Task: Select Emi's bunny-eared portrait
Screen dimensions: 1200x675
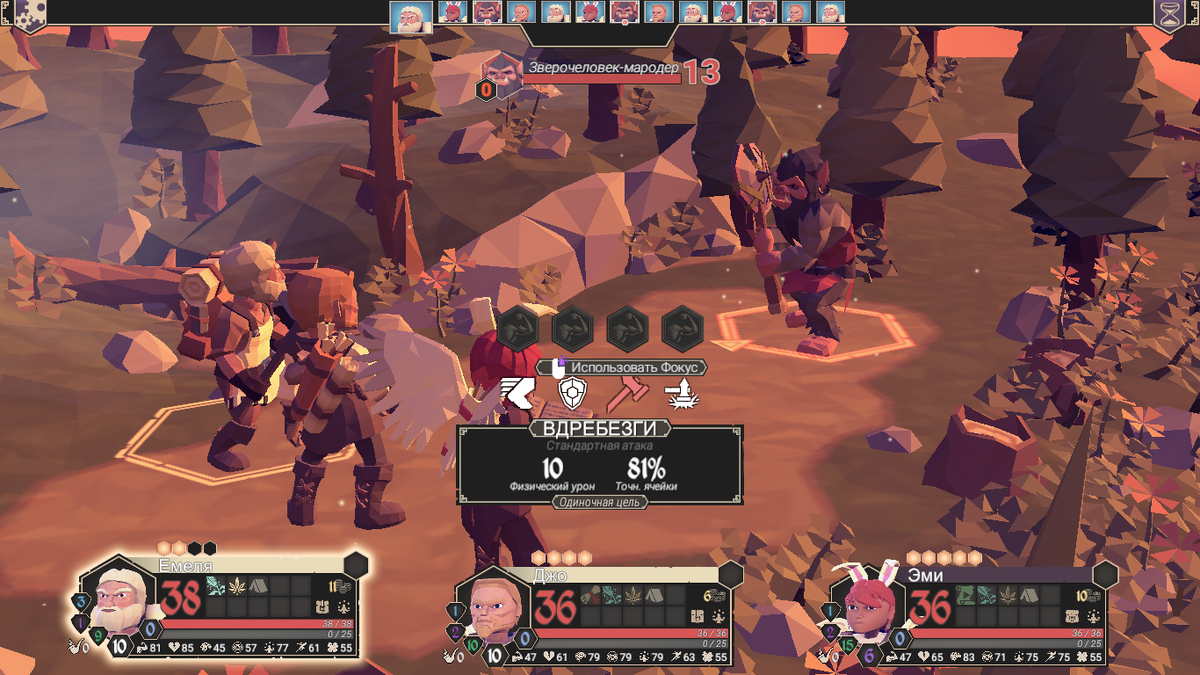Action: 865,605
